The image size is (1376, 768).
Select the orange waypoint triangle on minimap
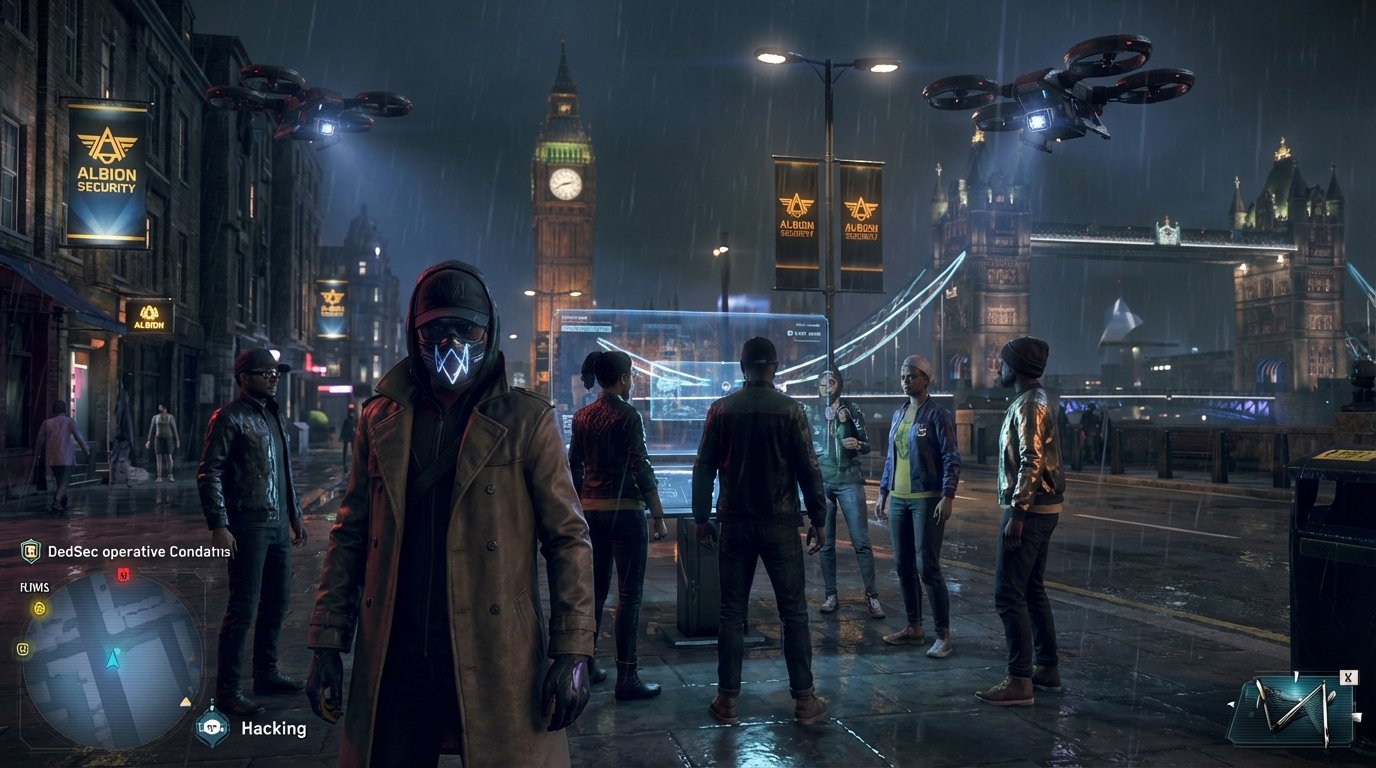[x=184, y=700]
